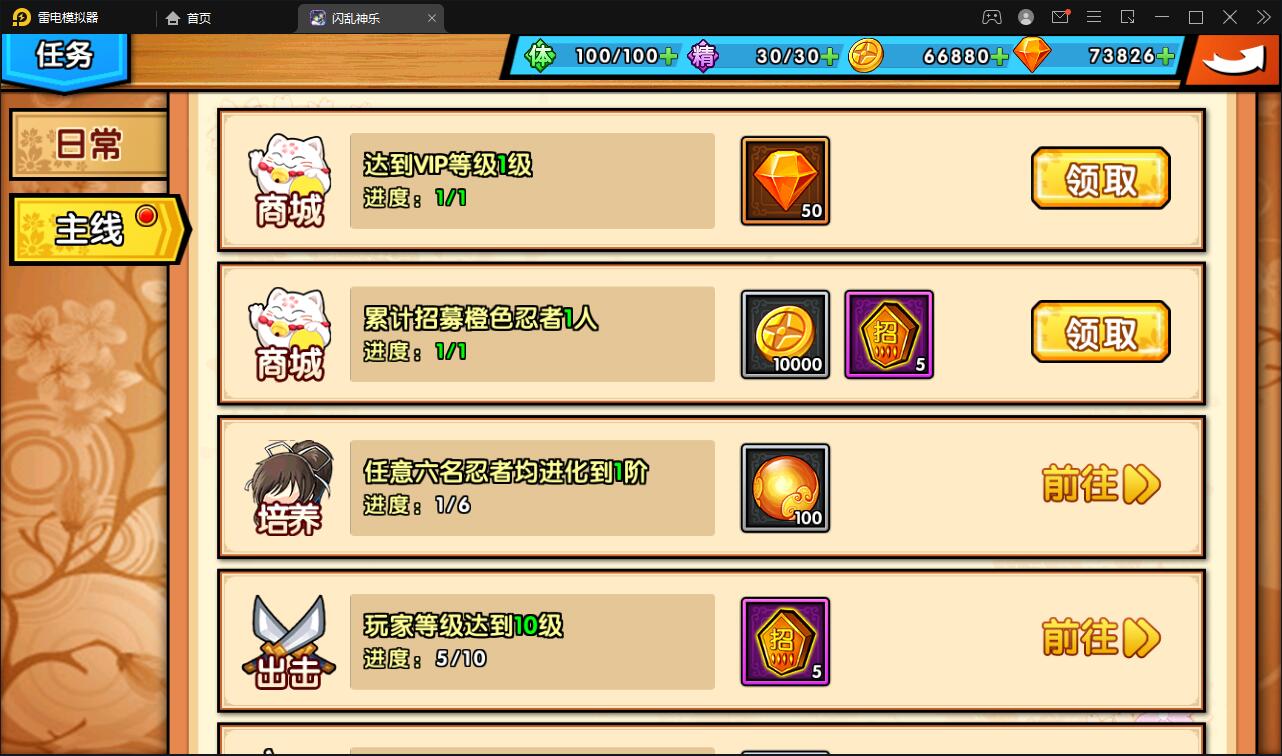Click the 商城 lucky cat icon on the VIP task
Image resolution: width=1282 pixels, height=756 pixels.
tap(289, 178)
